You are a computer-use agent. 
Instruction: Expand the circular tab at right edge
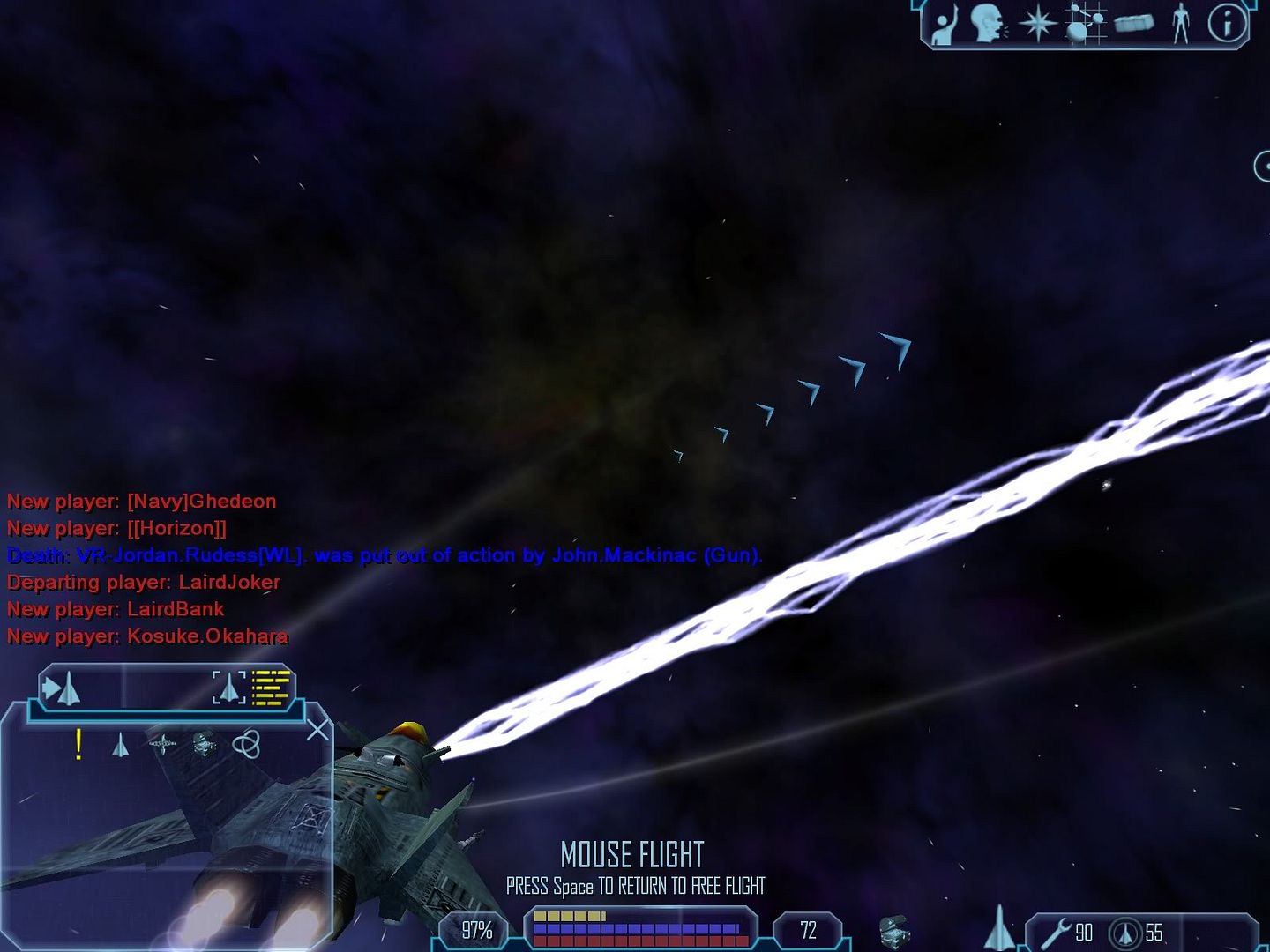(1262, 166)
